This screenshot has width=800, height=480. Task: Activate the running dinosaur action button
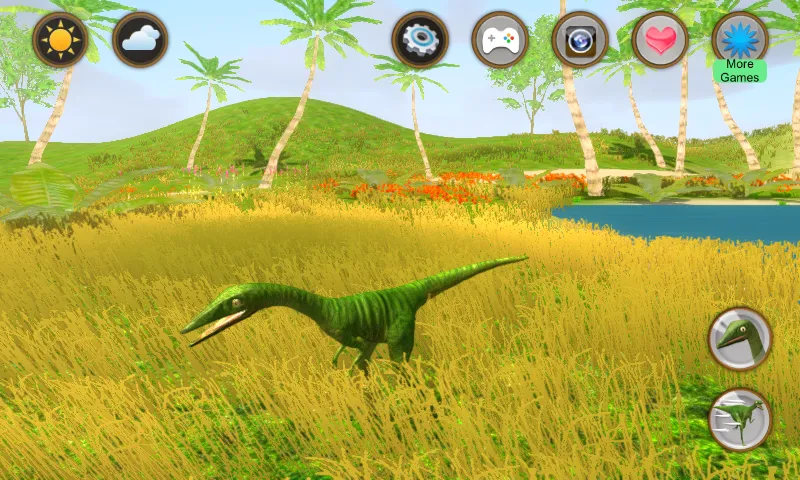[x=740, y=419]
